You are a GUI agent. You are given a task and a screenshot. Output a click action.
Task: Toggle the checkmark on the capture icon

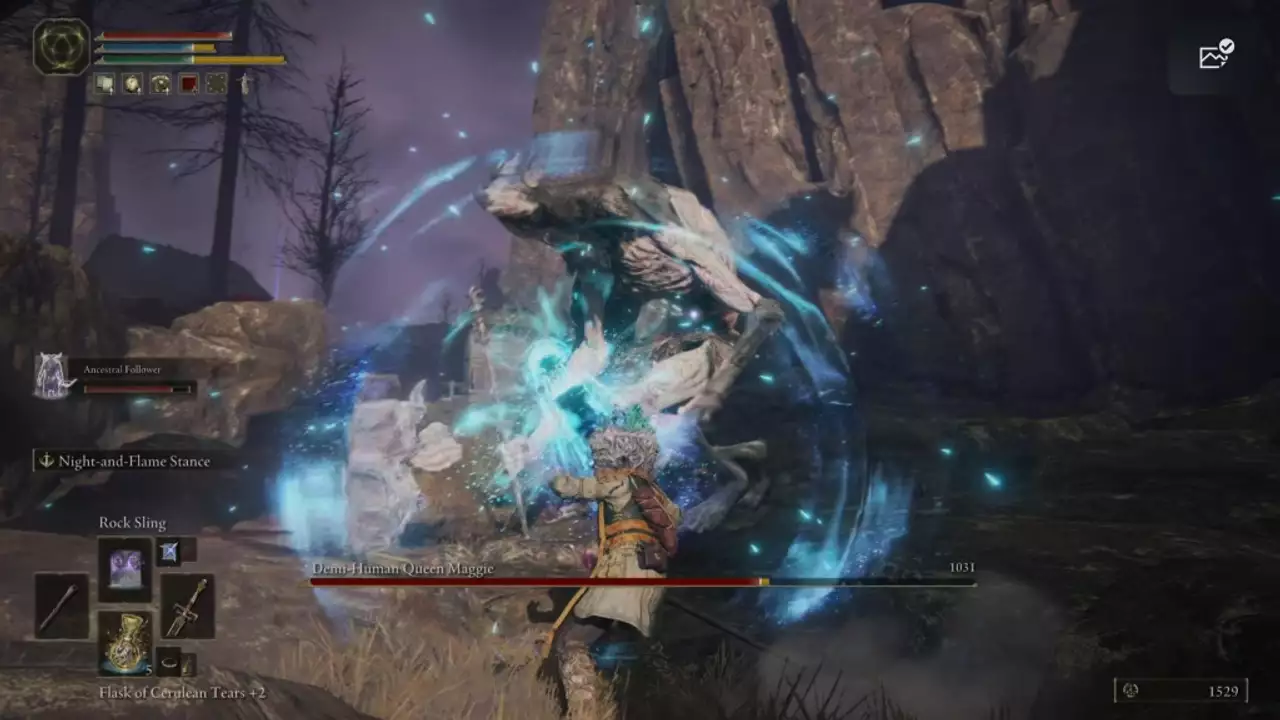(1225, 45)
